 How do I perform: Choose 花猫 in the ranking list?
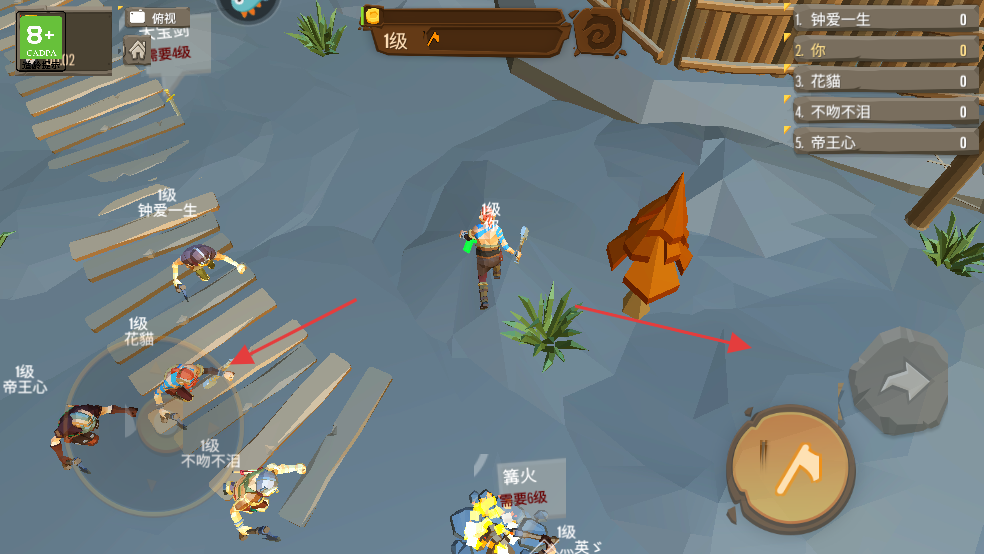click(882, 81)
